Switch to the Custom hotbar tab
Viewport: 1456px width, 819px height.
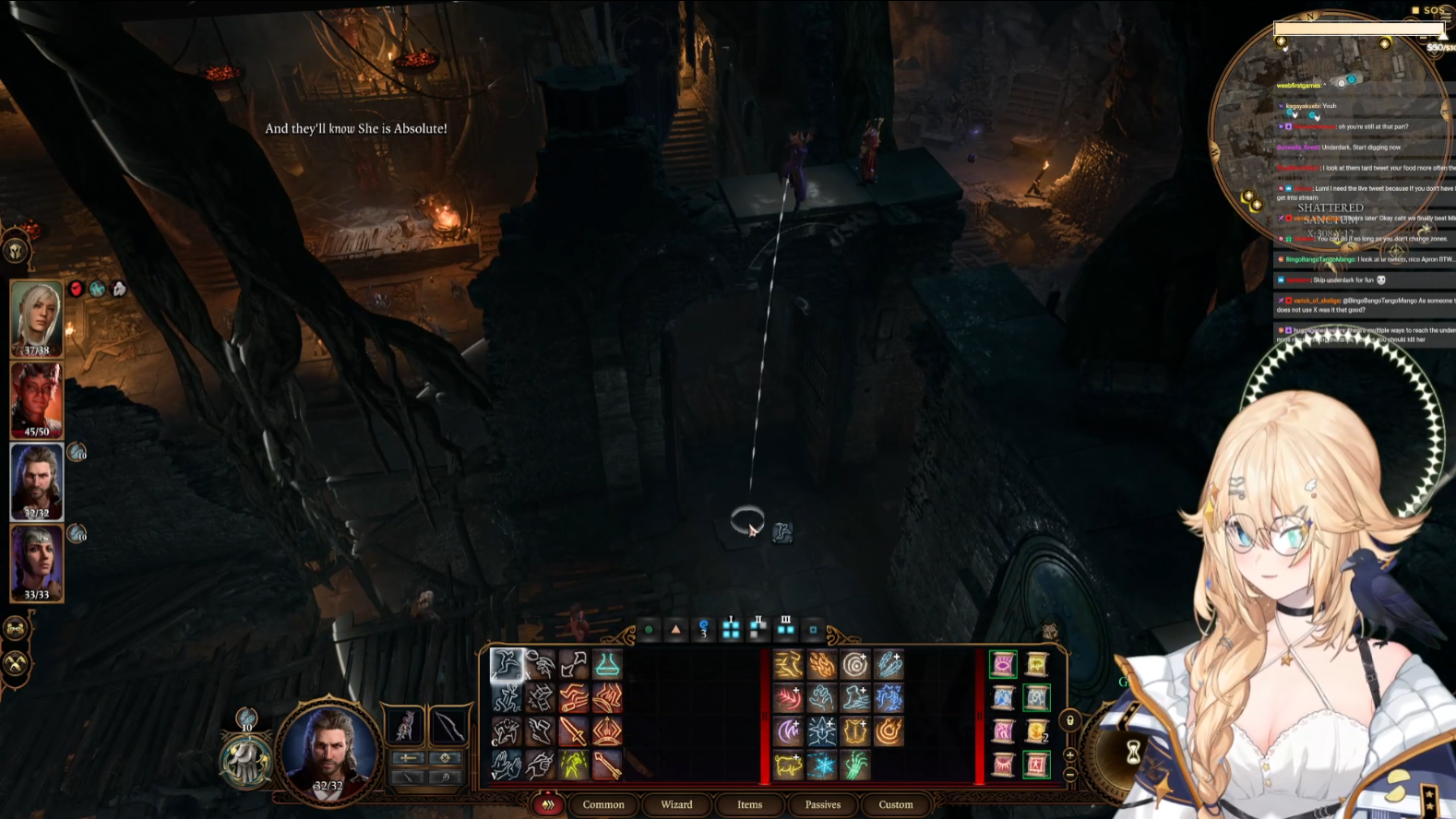895,804
